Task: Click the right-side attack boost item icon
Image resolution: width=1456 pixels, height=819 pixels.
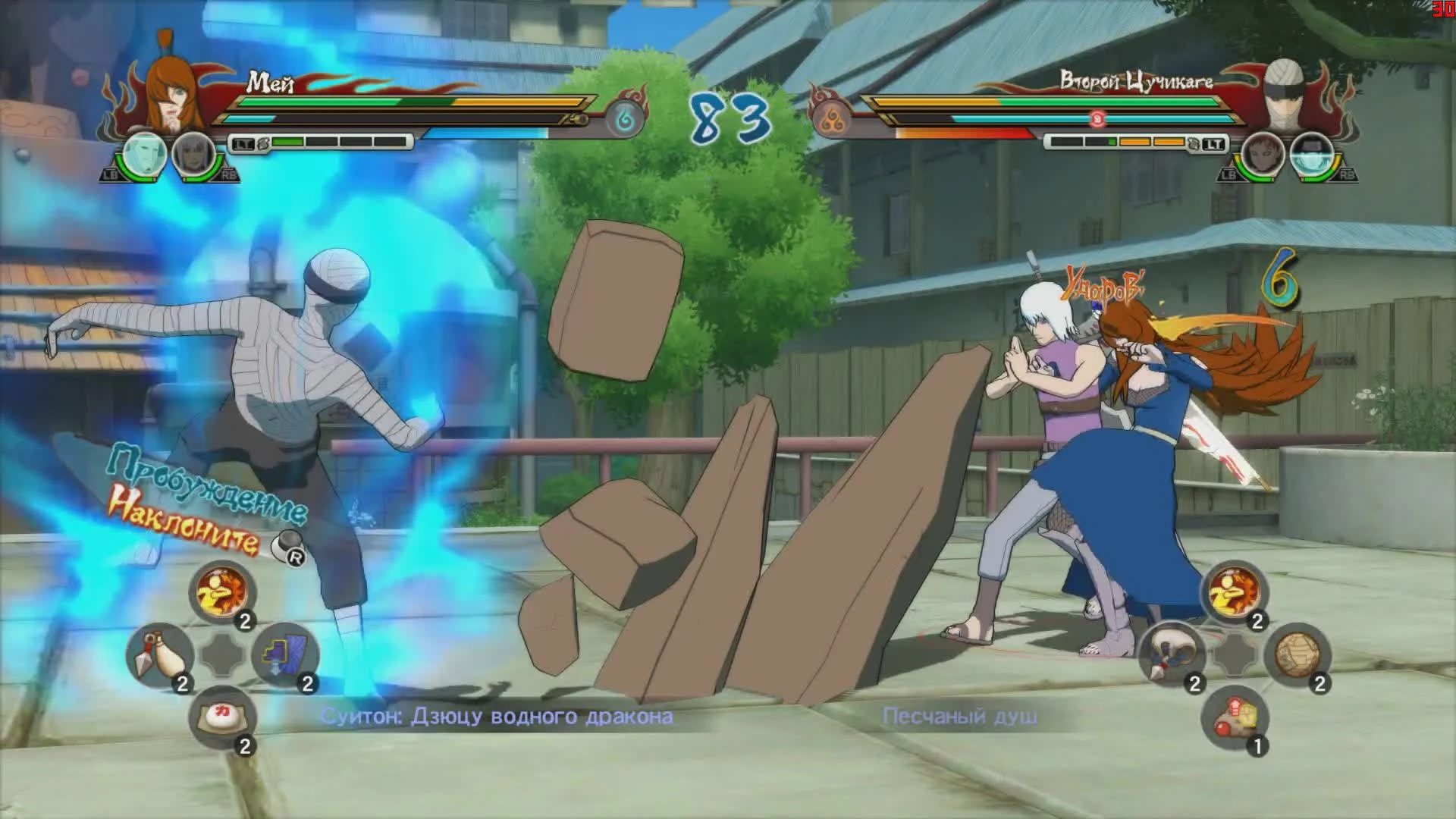Action: (x=1234, y=591)
